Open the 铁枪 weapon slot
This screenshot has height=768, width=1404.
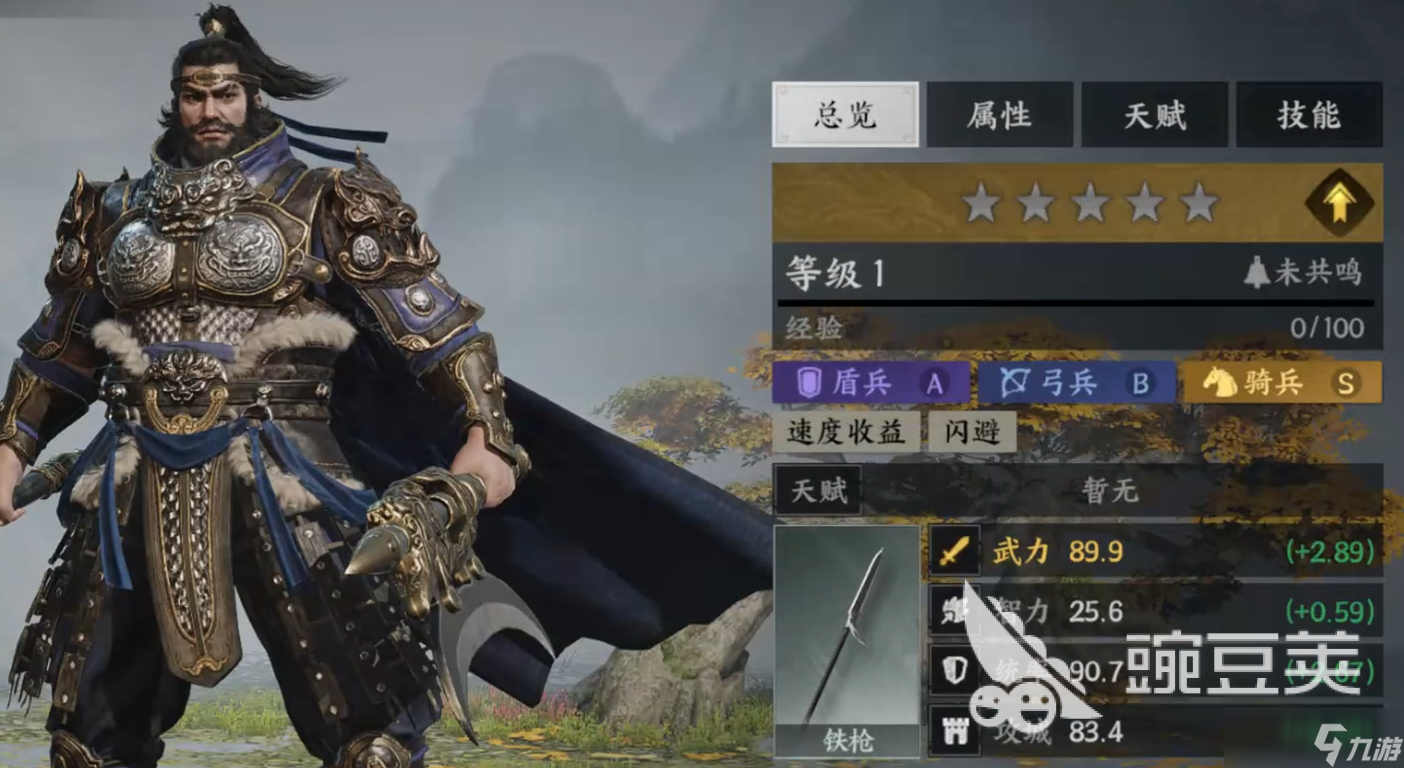(x=846, y=640)
